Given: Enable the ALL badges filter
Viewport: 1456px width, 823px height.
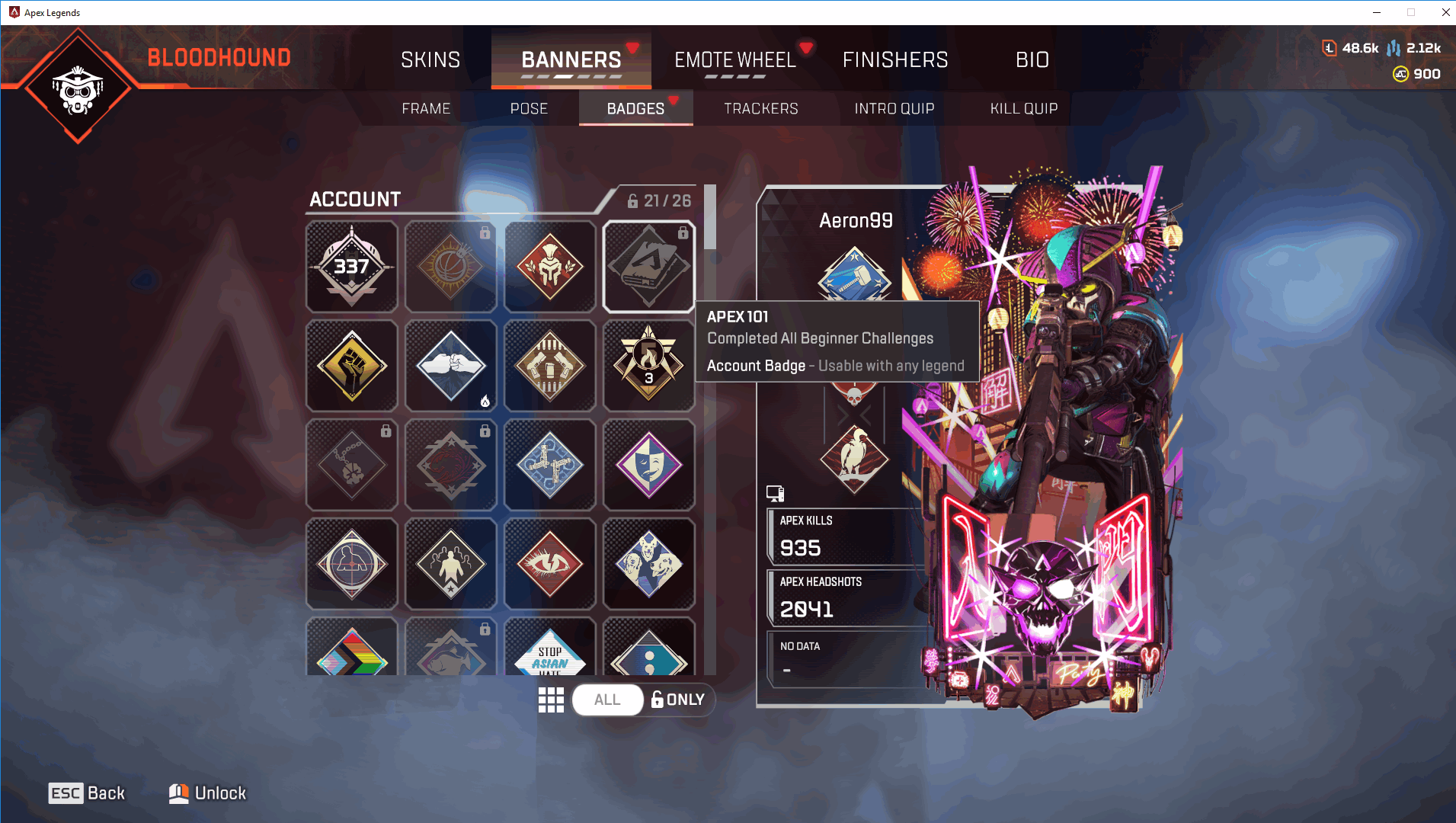Looking at the screenshot, I should coord(607,700).
